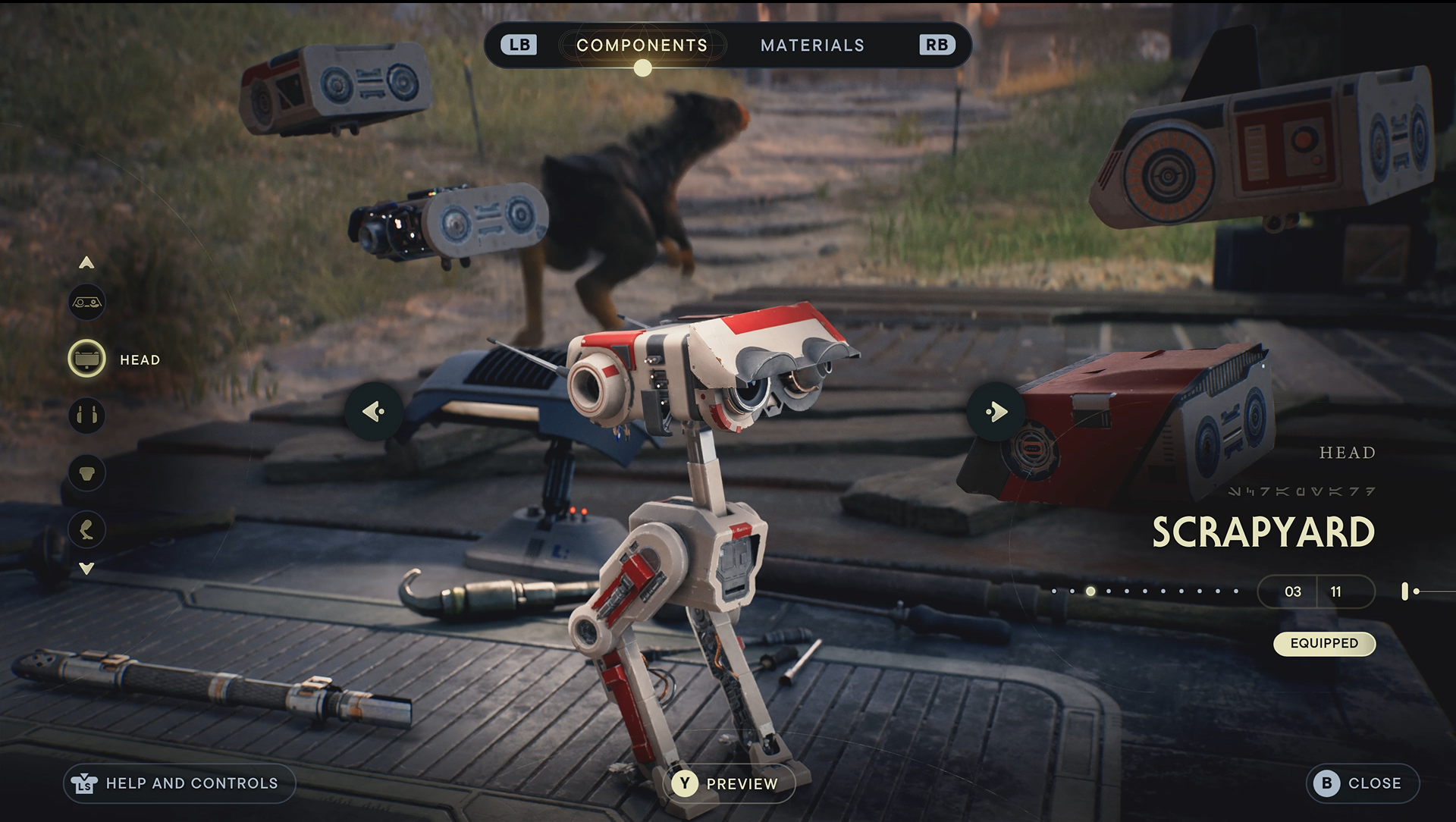Open Help and Controls
This screenshot has width=1456, height=822.
click(x=179, y=783)
